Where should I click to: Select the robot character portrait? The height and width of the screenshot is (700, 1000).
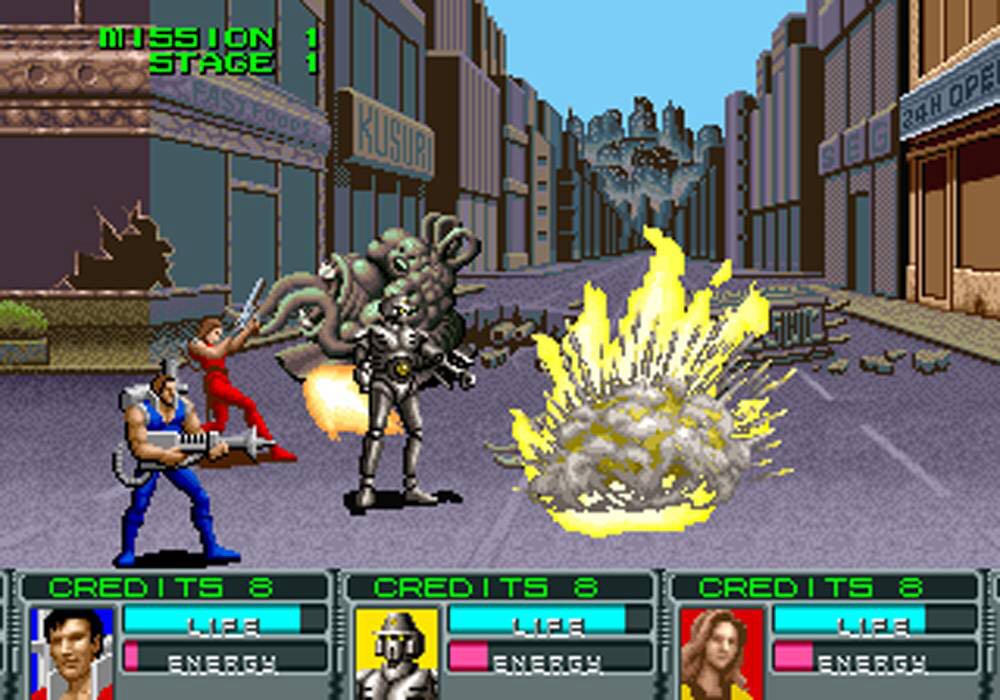[x=397, y=653]
